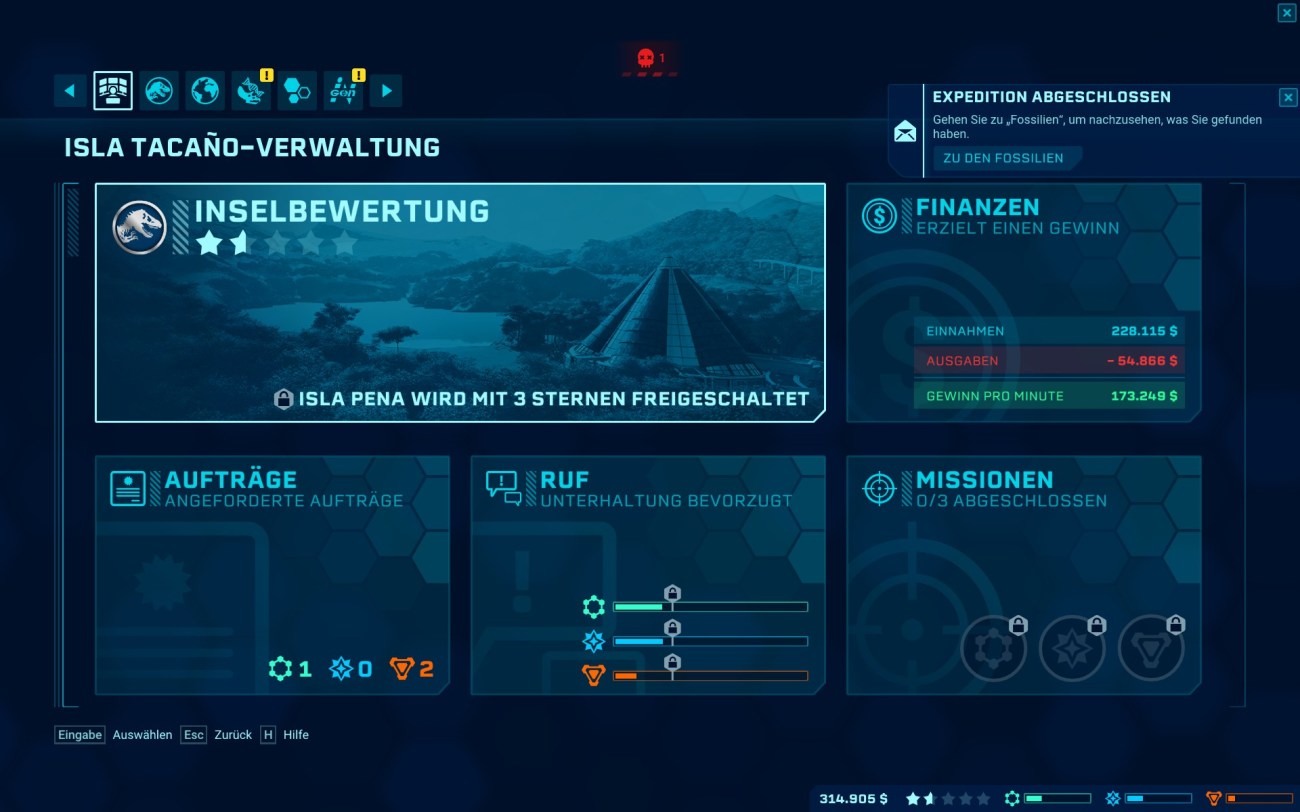Click the Zu den Fossilien button
1300x812 pixels.
pyautogui.click(x=1003, y=158)
